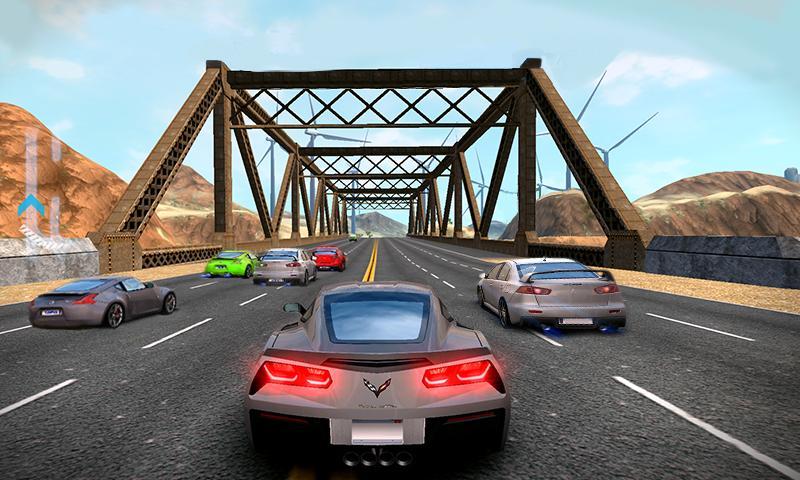This screenshot has height=480, width=800.
Task: Tap the blue up-arrow gear shifter
Action: pos(30,208)
